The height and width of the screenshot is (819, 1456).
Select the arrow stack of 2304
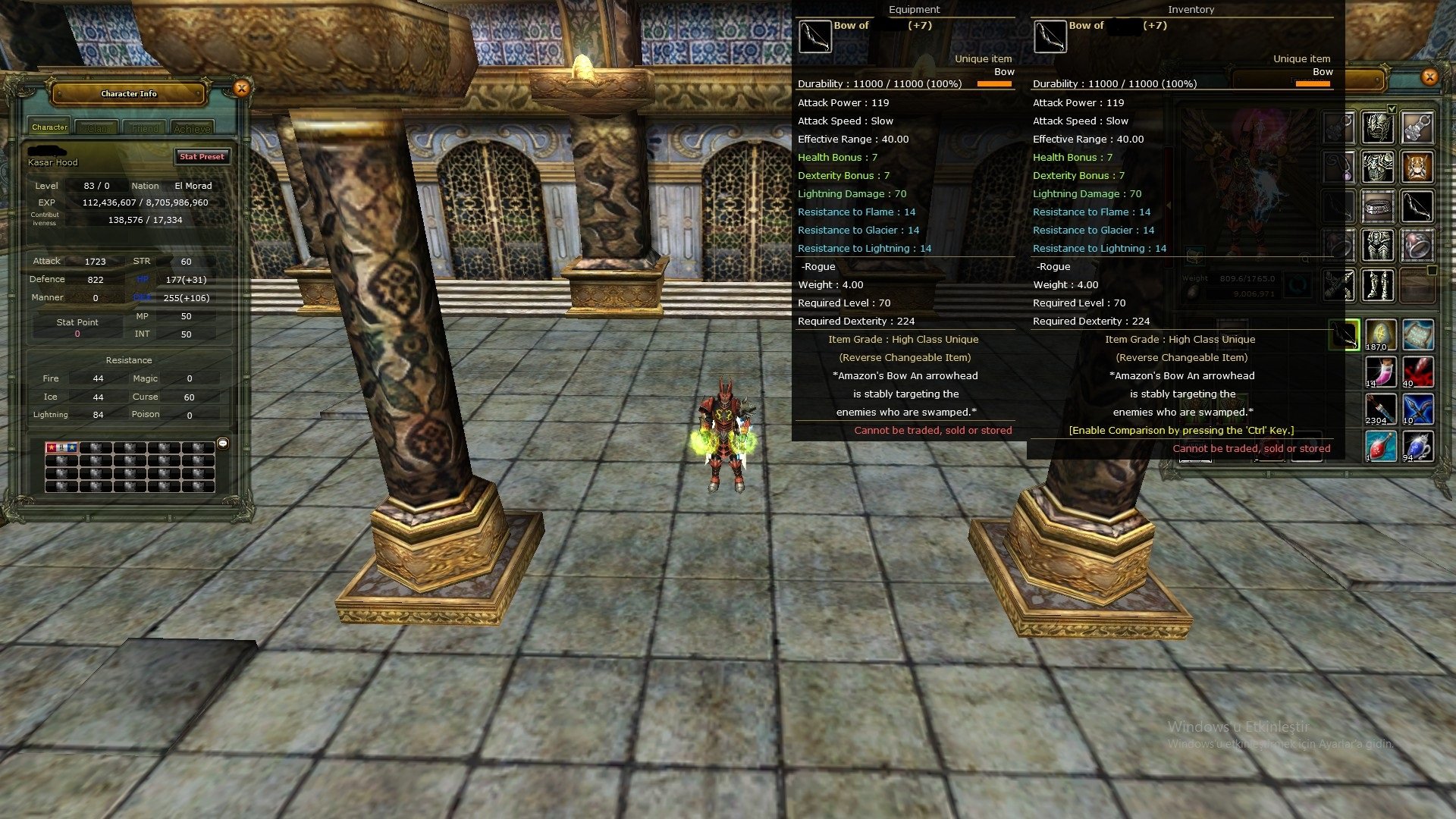coord(1379,409)
